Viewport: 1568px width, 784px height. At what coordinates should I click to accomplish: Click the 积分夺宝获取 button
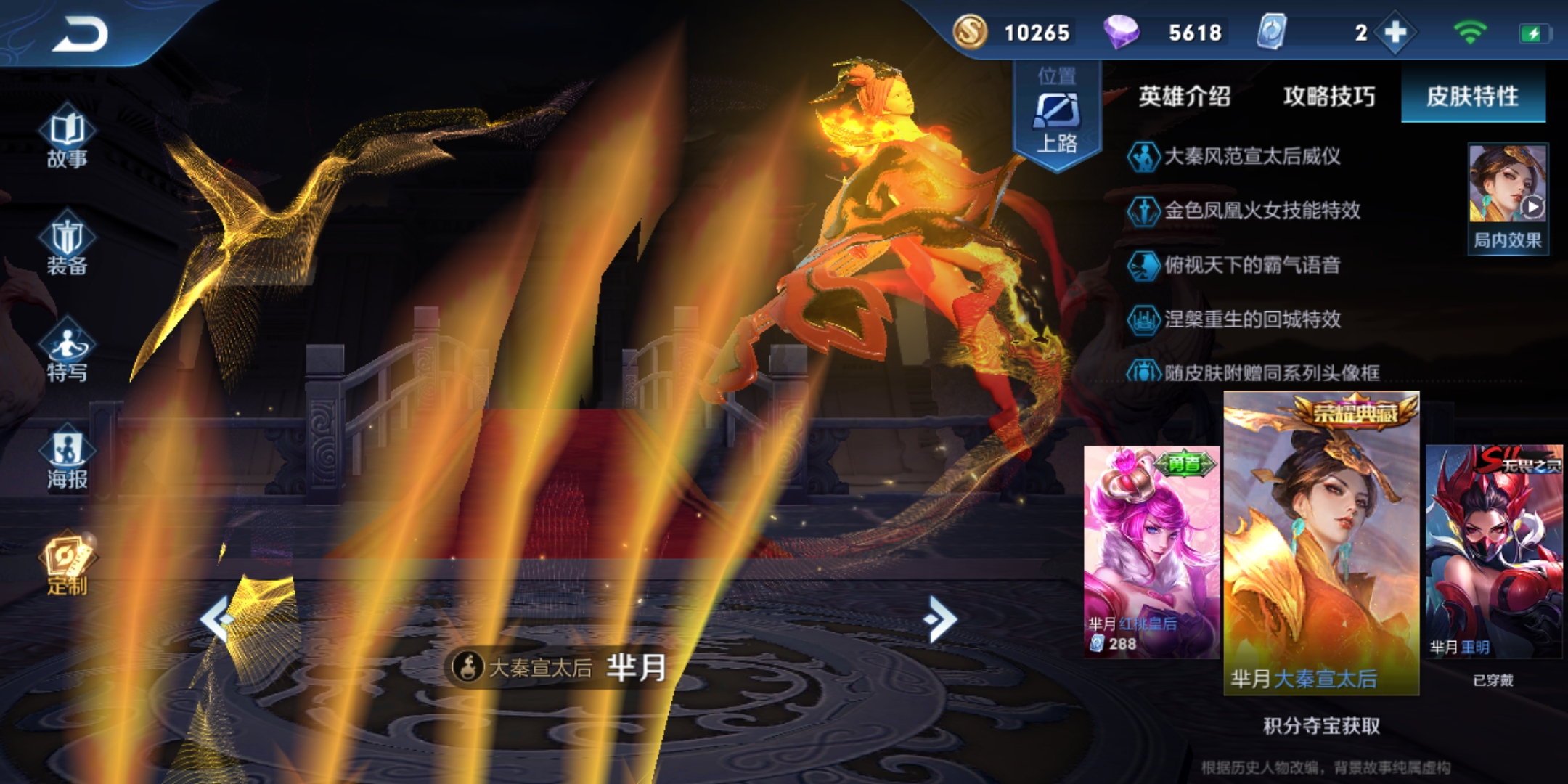pyautogui.click(x=1321, y=726)
